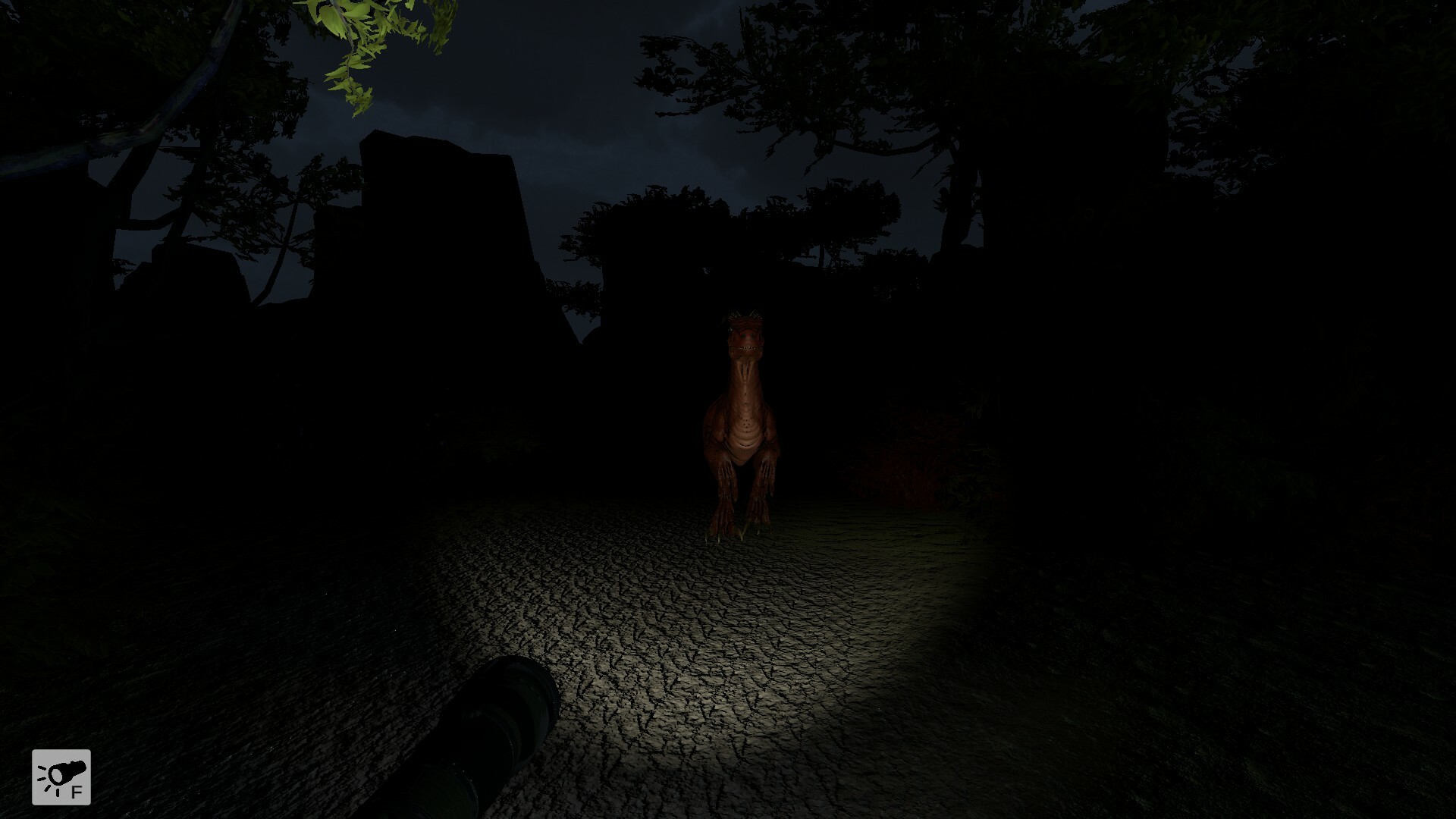Click the green leaves at the top left

pyautogui.click(x=356, y=45)
